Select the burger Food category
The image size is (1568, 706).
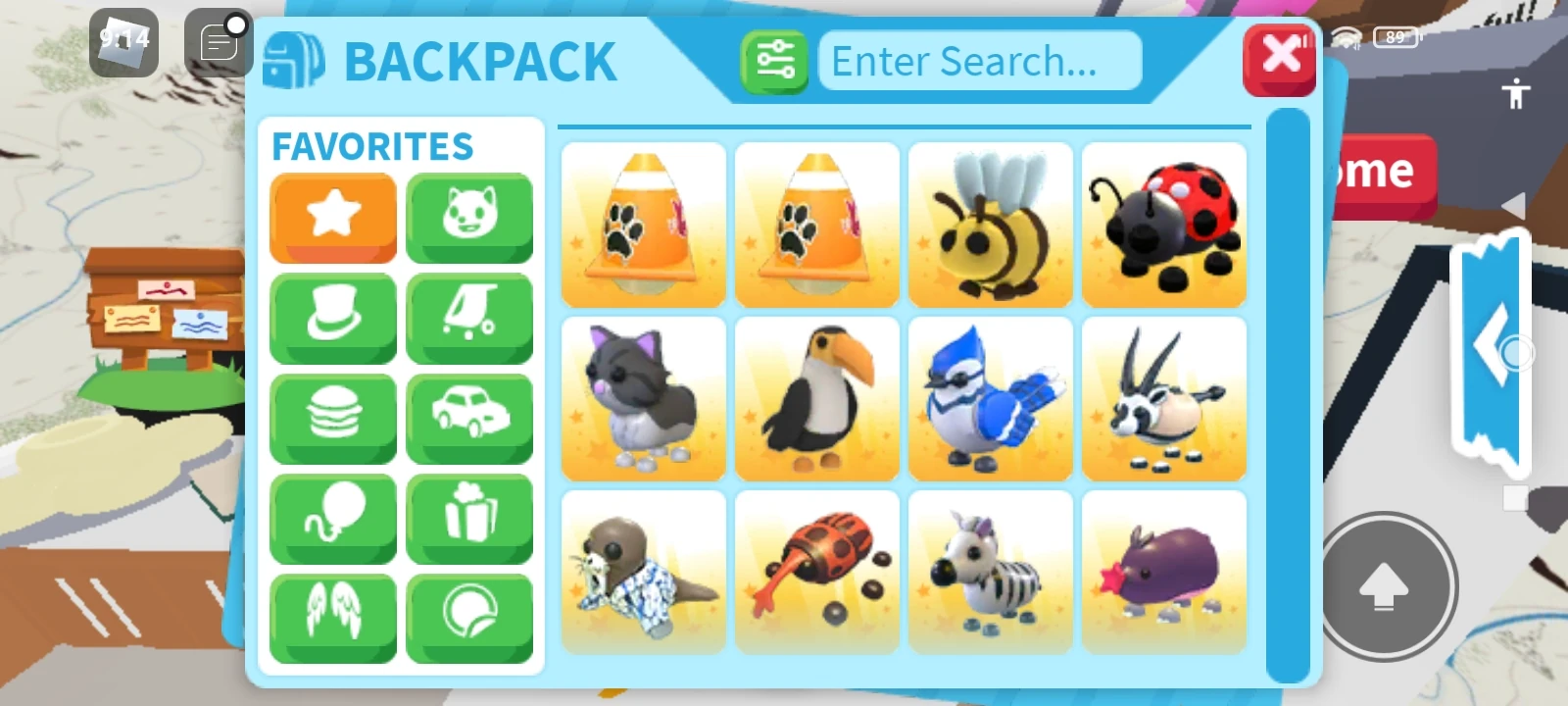point(333,418)
